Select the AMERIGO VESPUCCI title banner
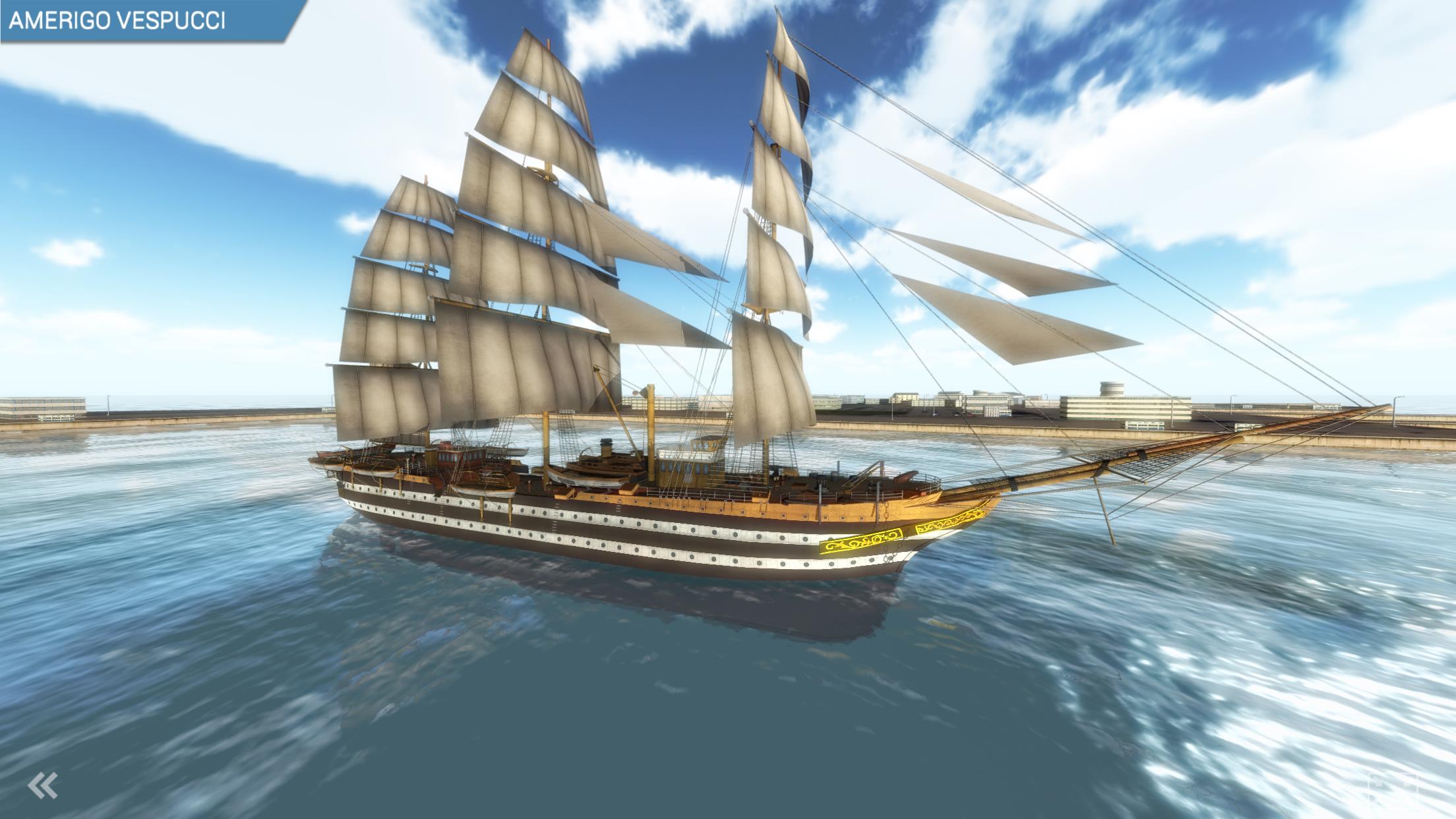This screenshot has height=819, width=1456. click(119, 18)
